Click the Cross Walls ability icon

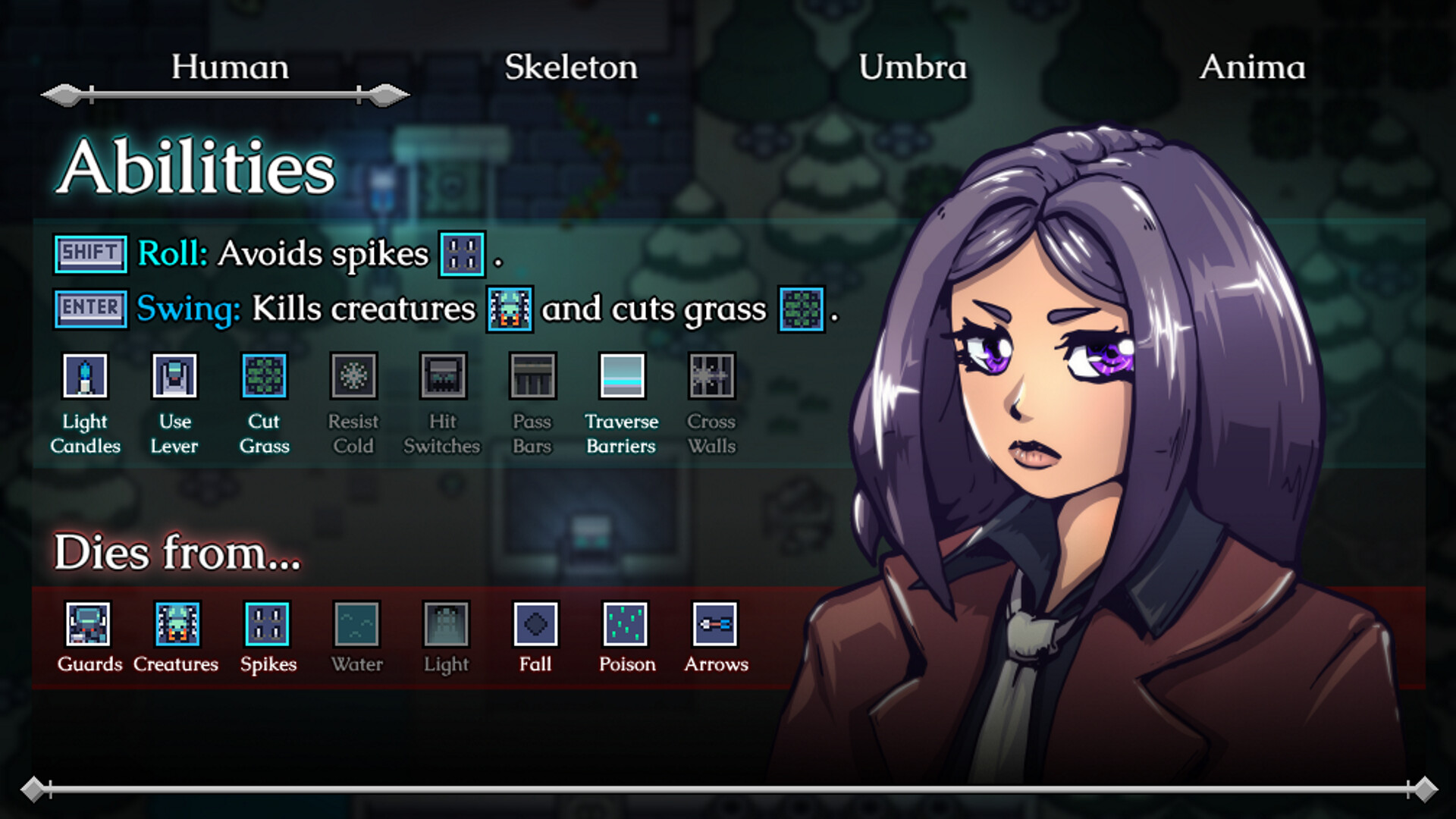(711, 375)
